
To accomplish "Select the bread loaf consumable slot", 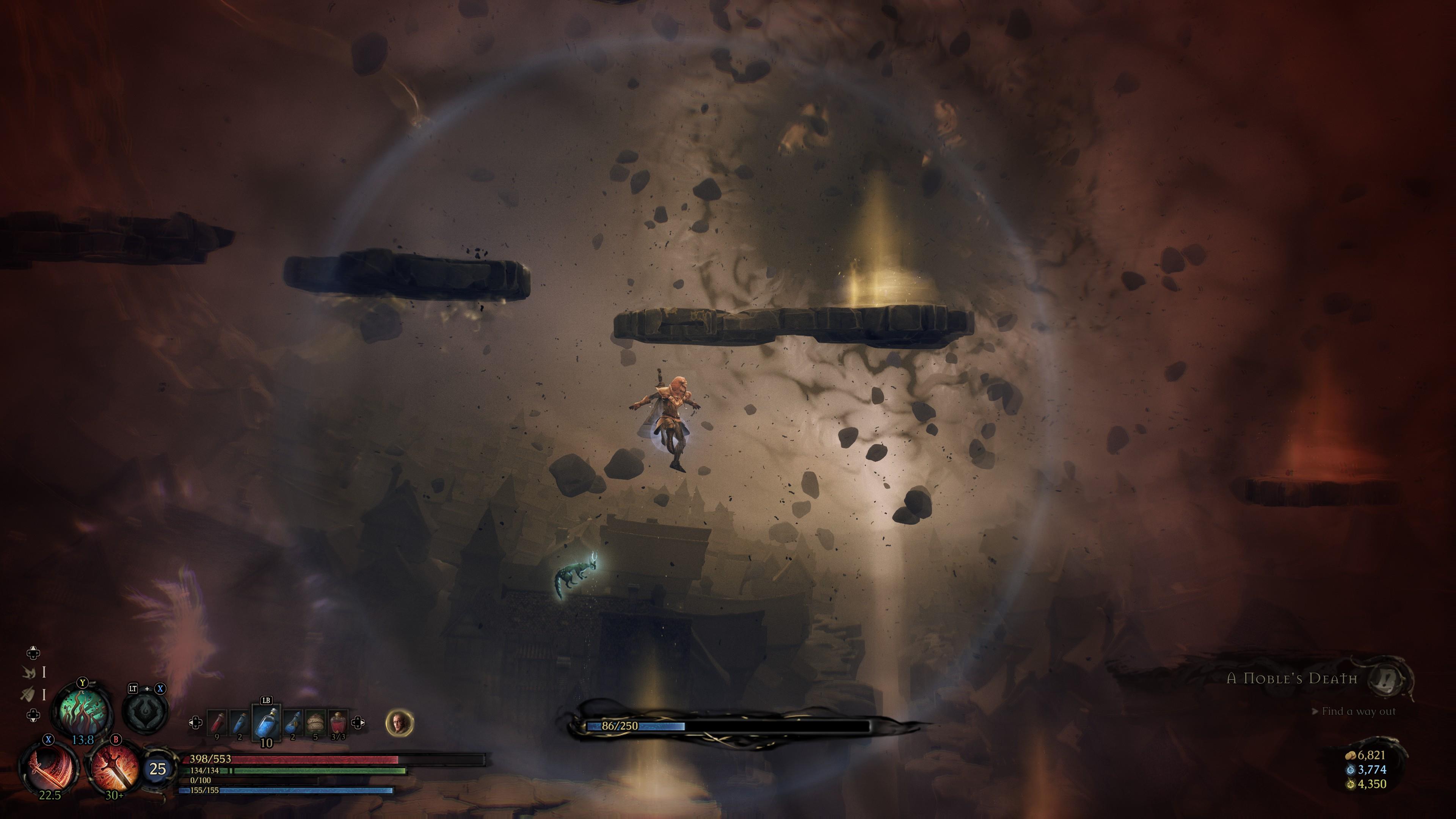I will point(315,723).
